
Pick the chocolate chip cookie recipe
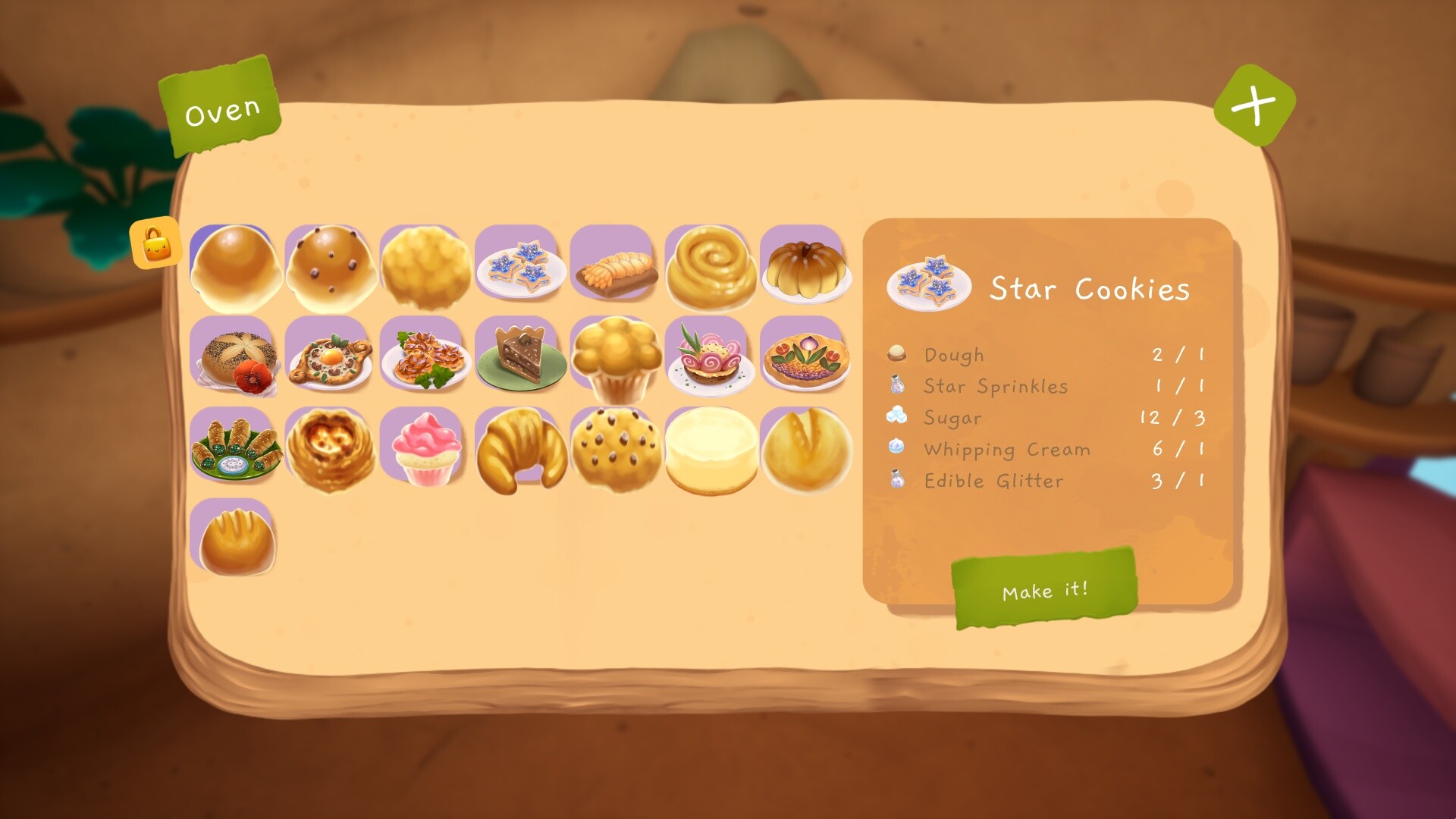point(615,450)
